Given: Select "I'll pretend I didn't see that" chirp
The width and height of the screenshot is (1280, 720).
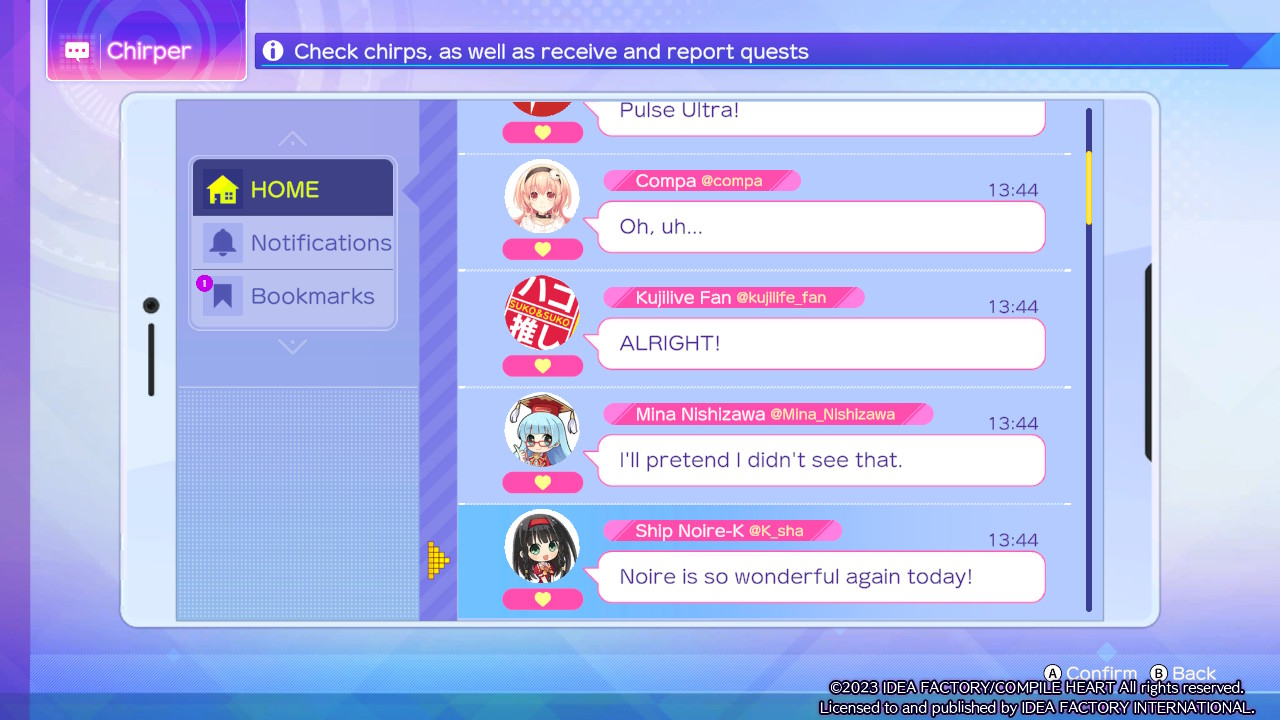Looking at the screenshot, I should click(x=821, y=460).
